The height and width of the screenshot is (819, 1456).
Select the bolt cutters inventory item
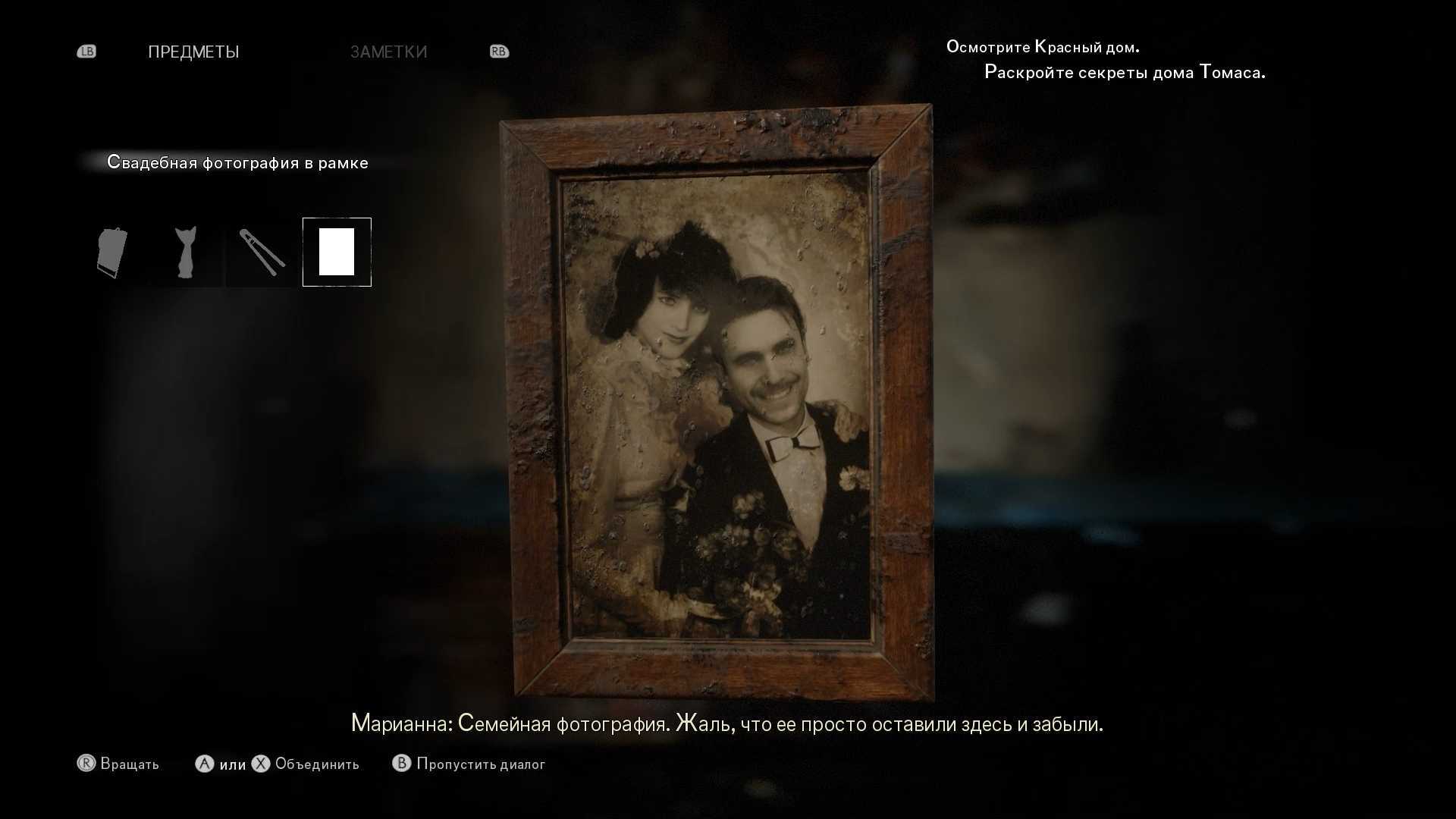point(262,253)
